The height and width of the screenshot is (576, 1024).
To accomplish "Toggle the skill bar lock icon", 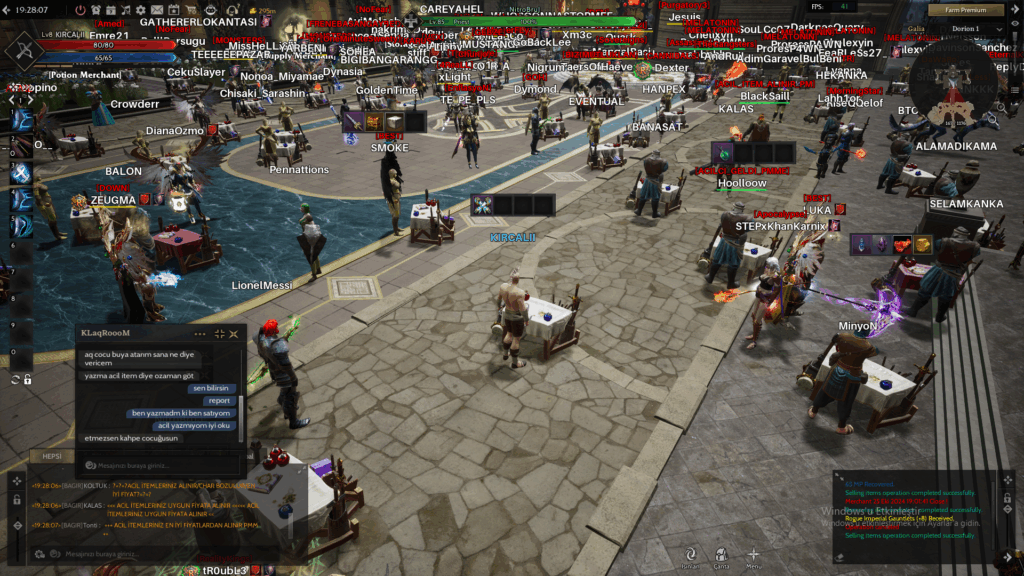I will [27, 380].
